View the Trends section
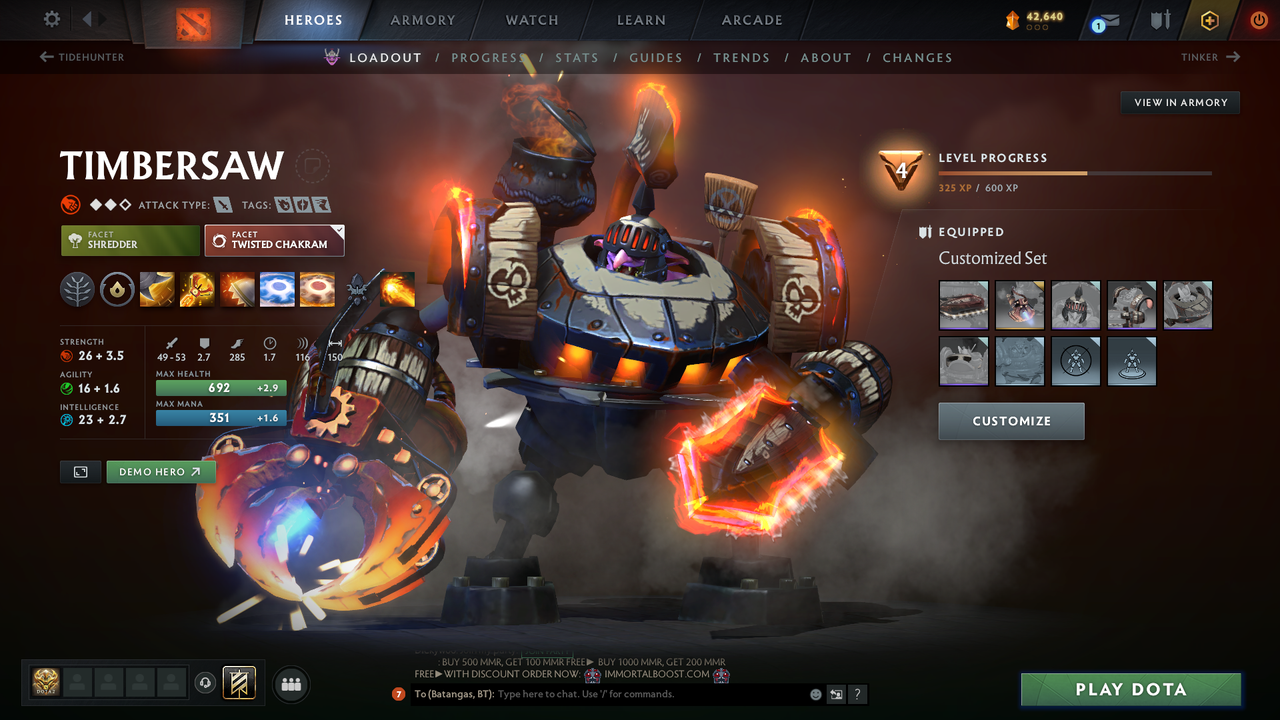 741,58
